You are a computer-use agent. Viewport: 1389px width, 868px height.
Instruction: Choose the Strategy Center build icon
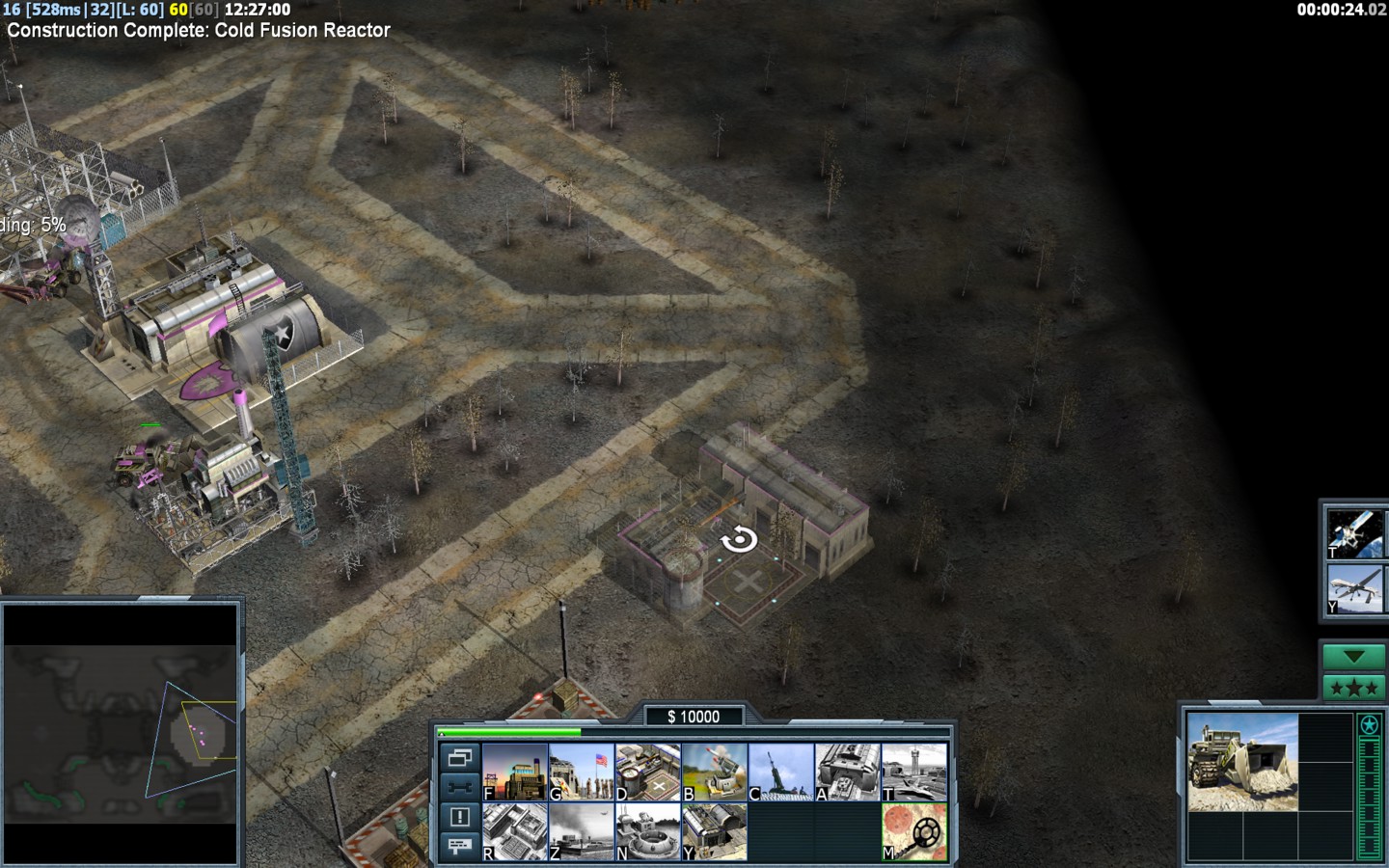tap(515, 831)
